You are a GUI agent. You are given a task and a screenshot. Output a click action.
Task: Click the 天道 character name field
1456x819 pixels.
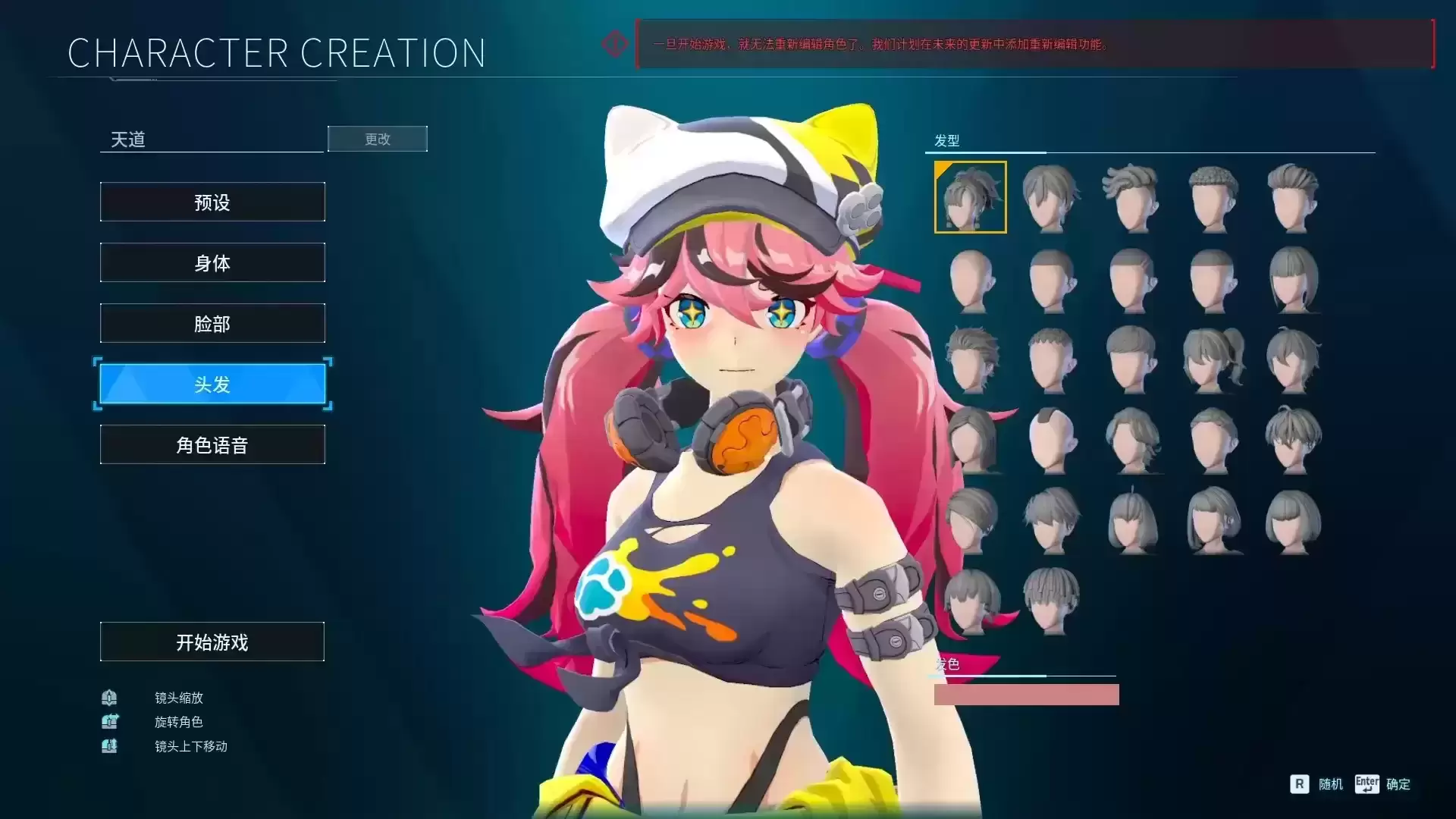tap(212, 140)
